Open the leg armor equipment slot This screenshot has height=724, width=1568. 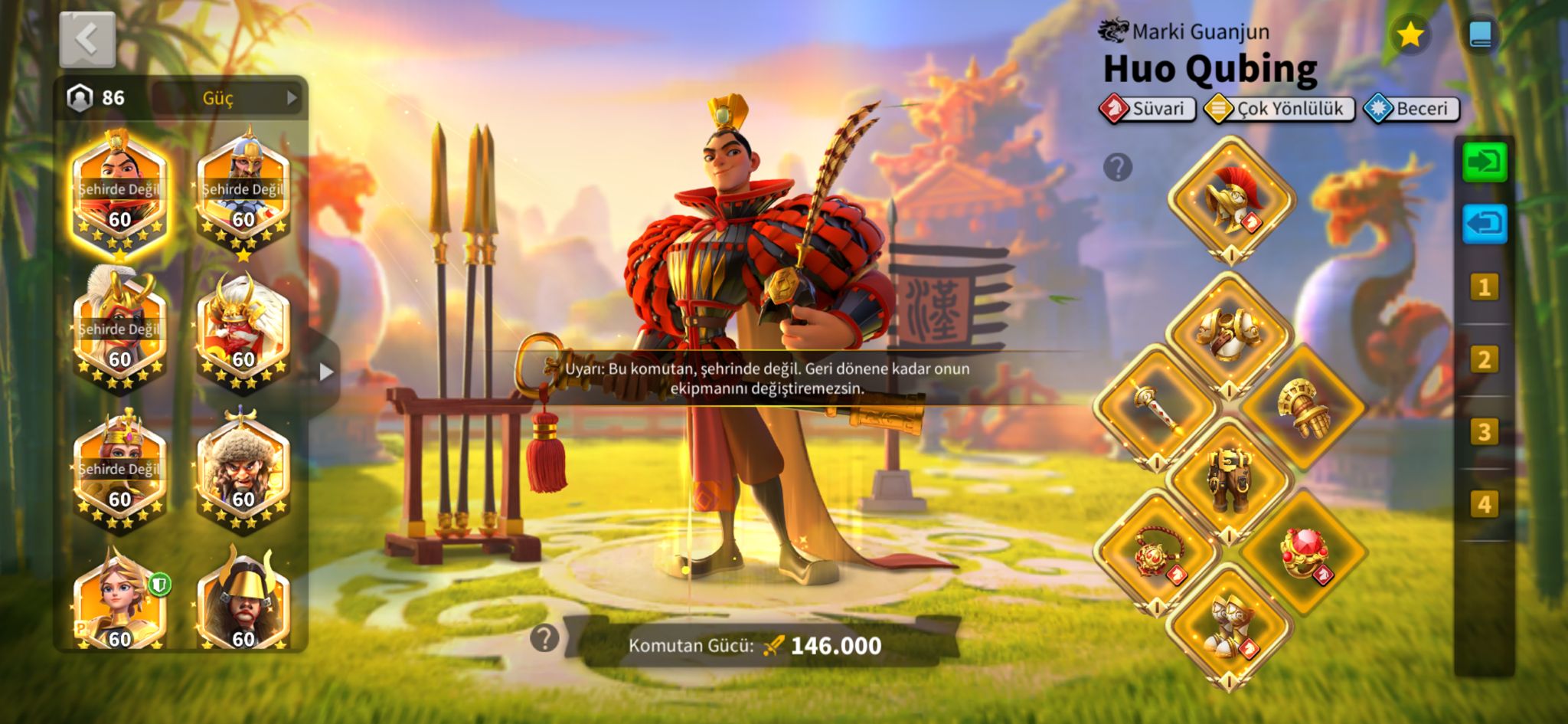pyautogui.click(x=1230, y=480)
